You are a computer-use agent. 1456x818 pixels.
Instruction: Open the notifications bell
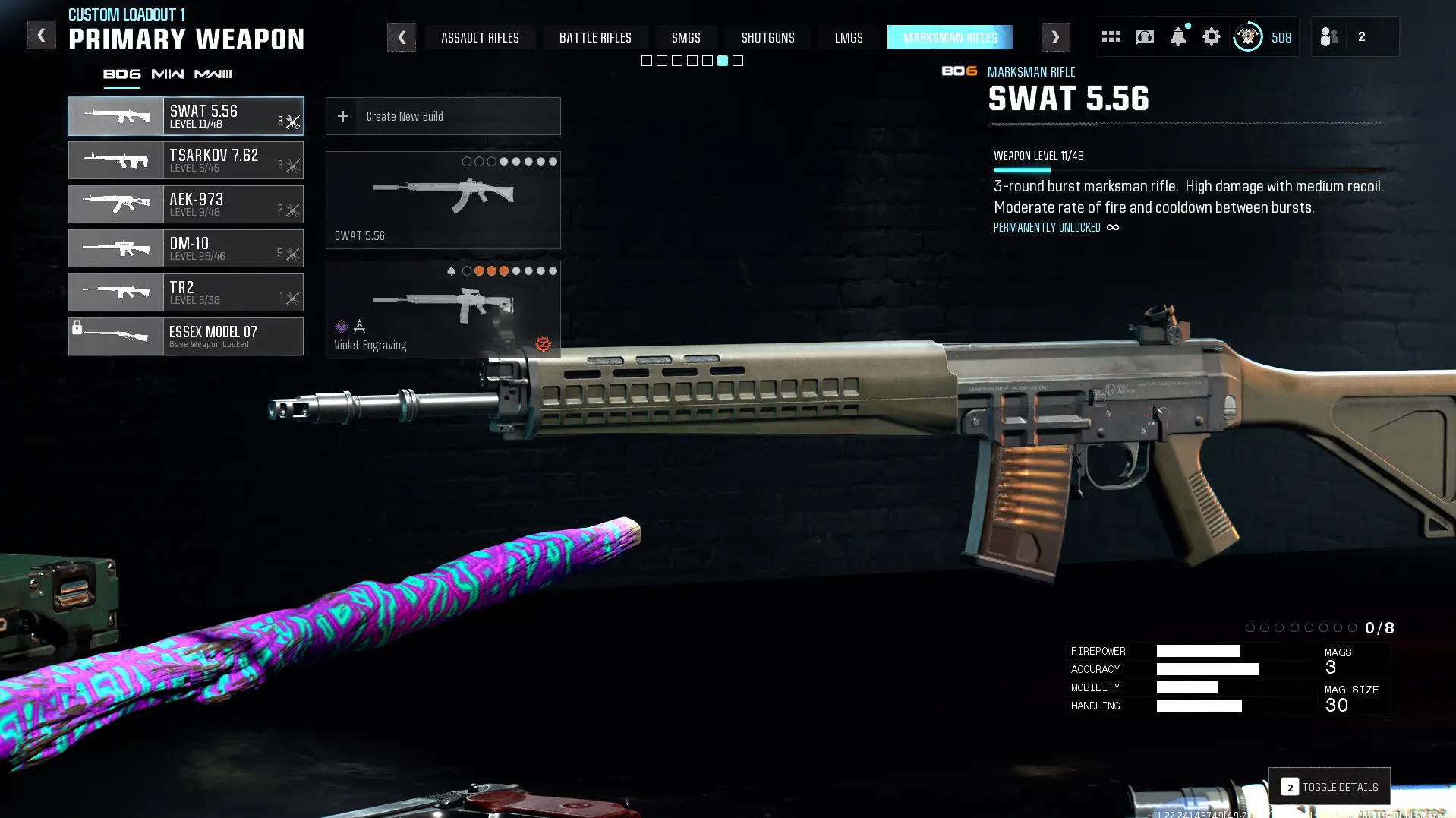[1177, 36]
